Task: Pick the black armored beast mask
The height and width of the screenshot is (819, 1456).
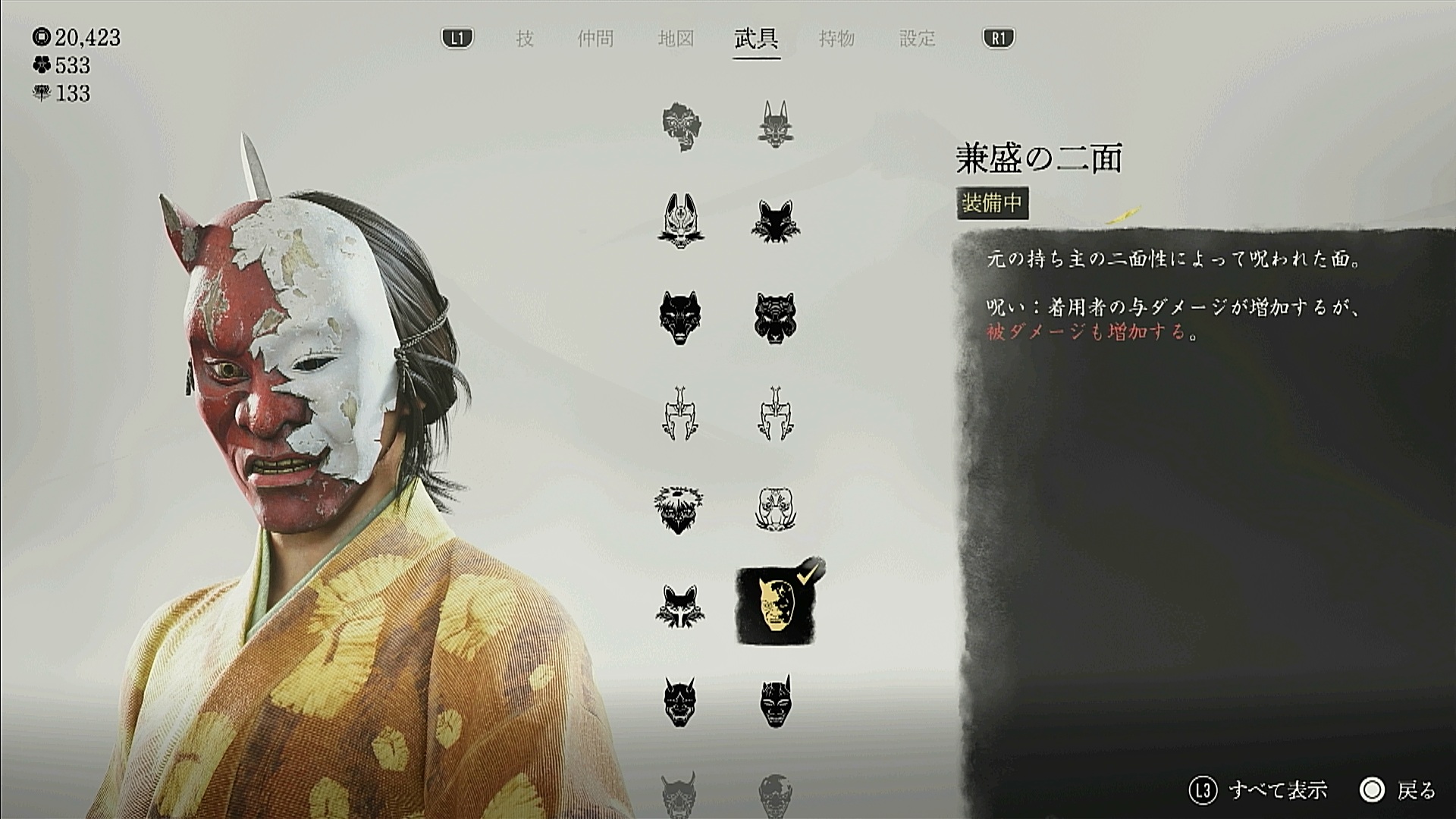Action: coord(774,318)
